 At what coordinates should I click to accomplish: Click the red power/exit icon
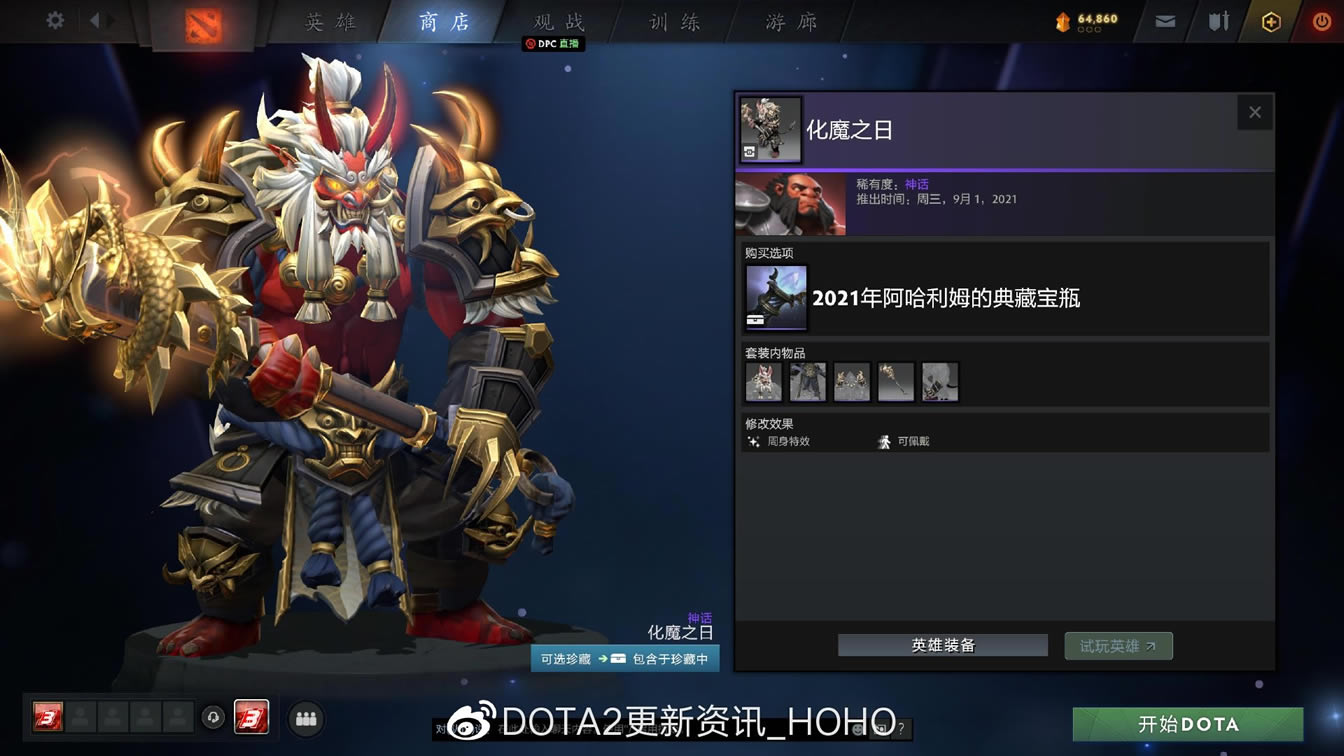1320,21
